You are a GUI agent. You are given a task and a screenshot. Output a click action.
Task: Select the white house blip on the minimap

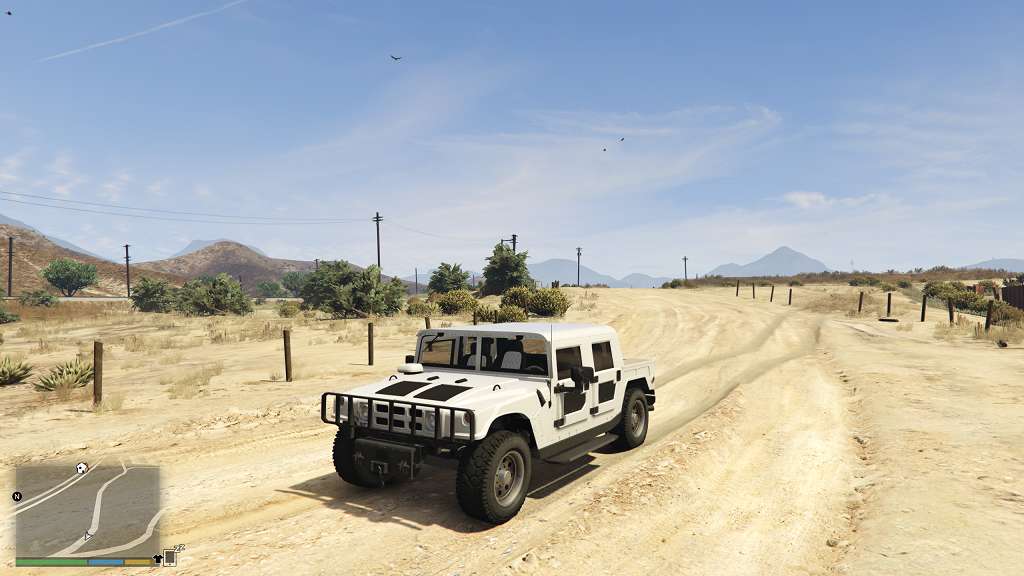point(81,468)
